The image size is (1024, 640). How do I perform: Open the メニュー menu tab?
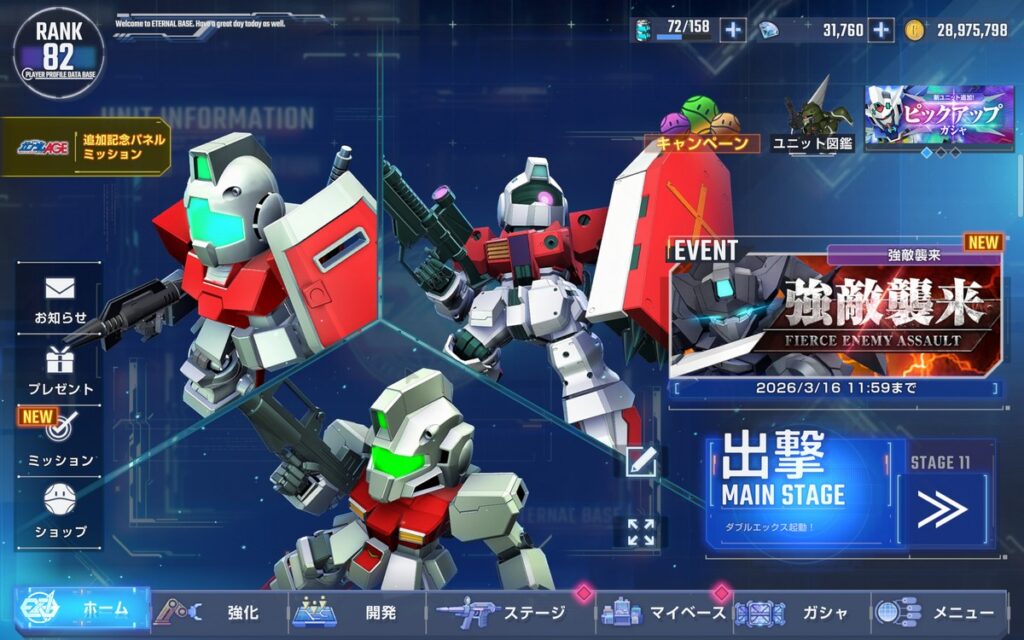pyautogui.click(x=940, y=612)
